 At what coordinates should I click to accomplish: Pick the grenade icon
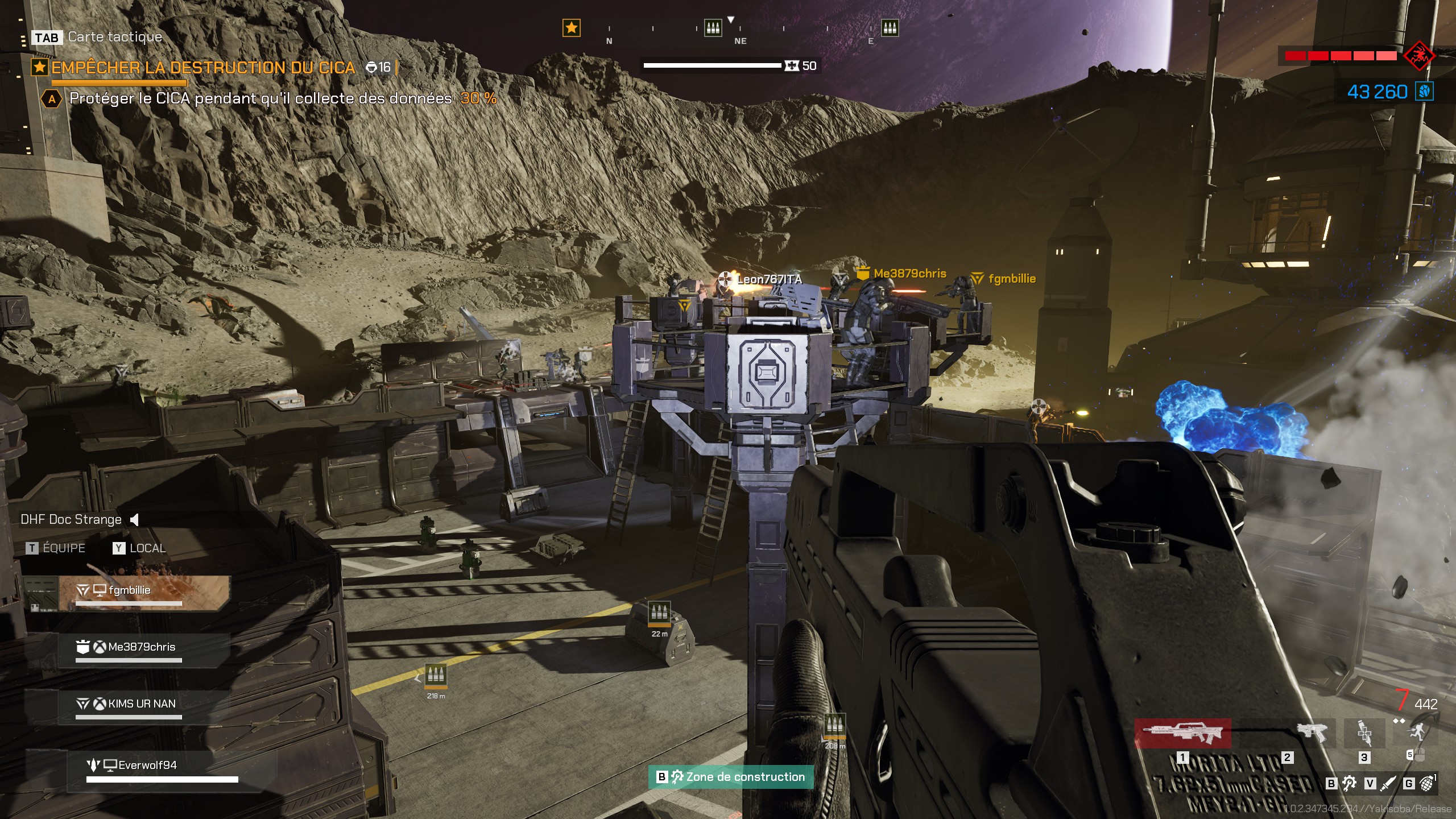[x=1426, y=784]
